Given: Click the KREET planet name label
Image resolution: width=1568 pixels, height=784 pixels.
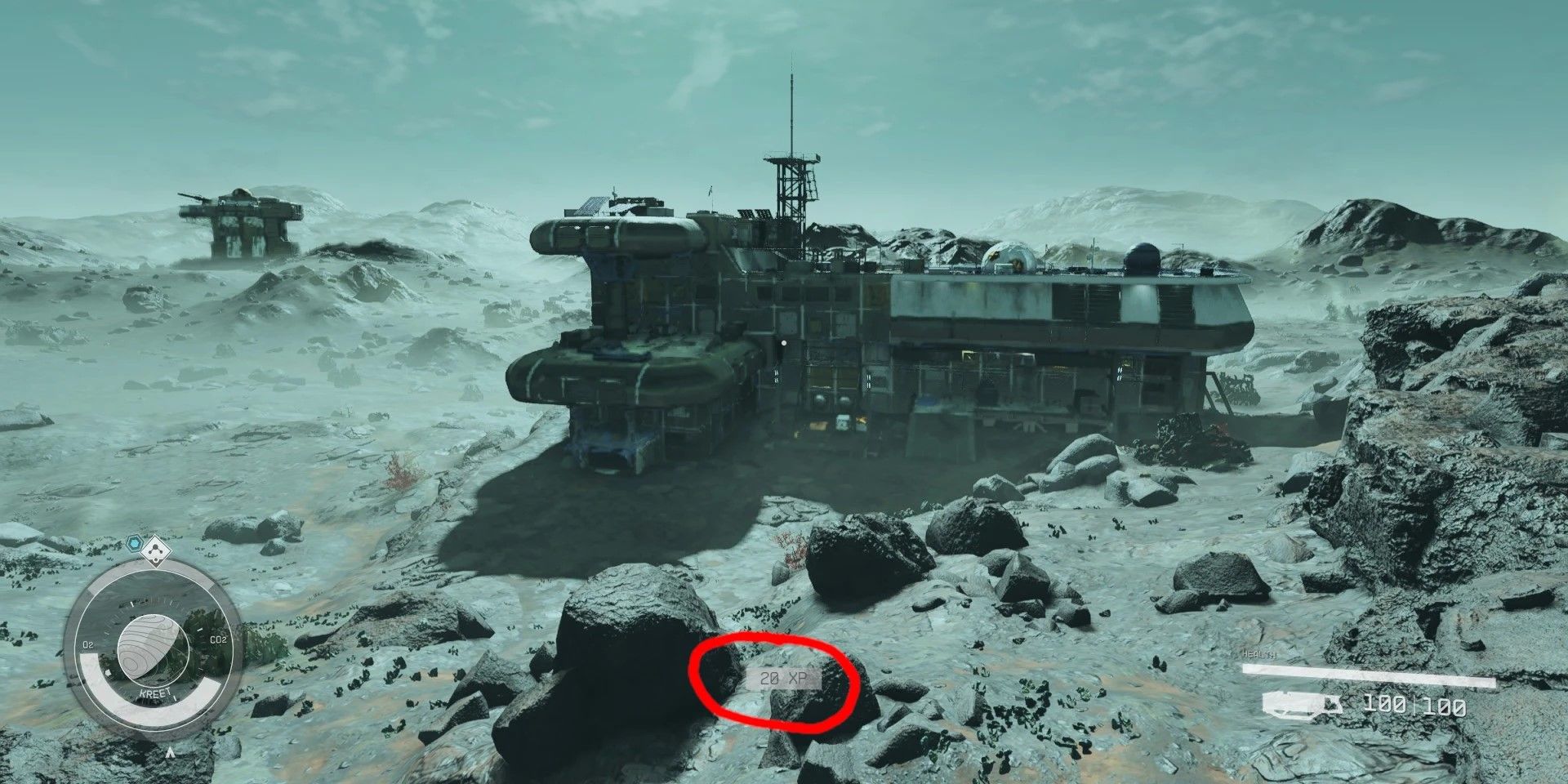Looking at the screenshot, I should pyautogui.click(x=154, y=693).
